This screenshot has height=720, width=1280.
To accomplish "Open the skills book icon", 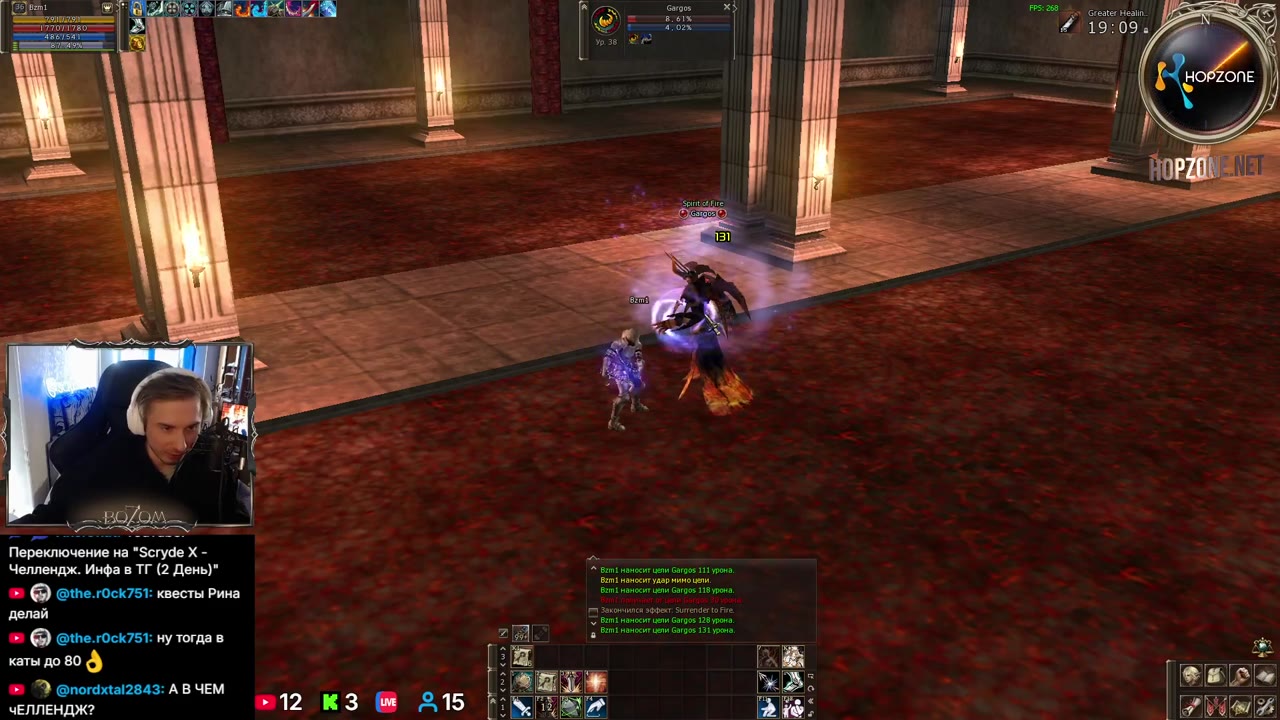I will (1265, 676).
